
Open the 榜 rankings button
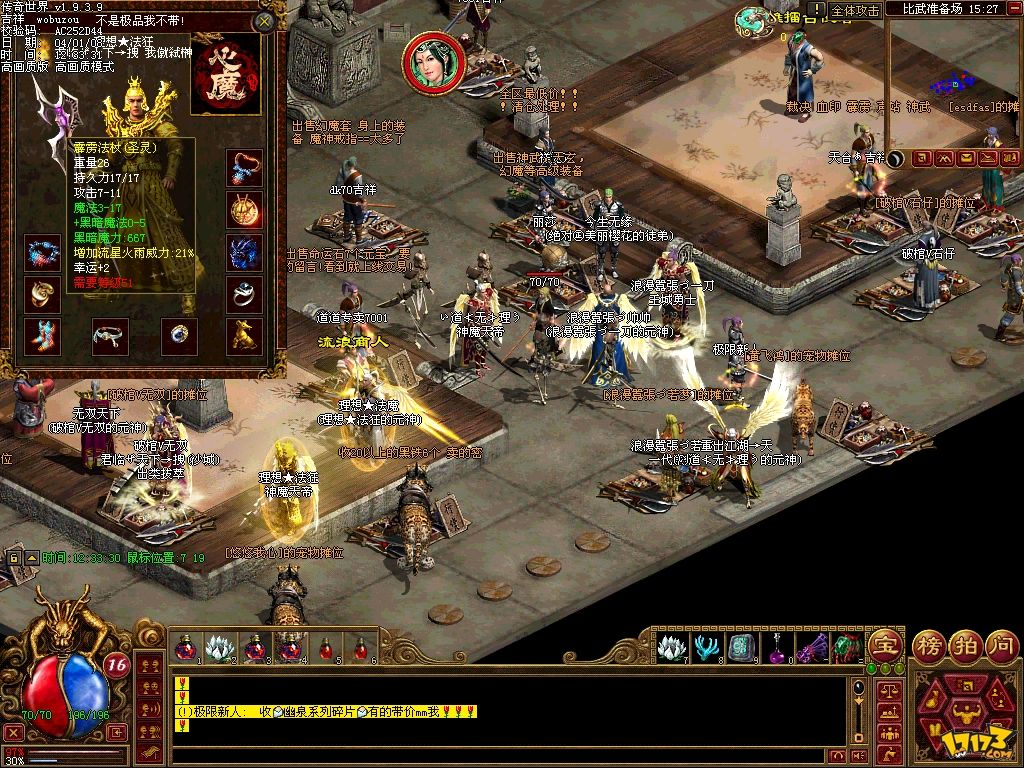coord(929,645)
